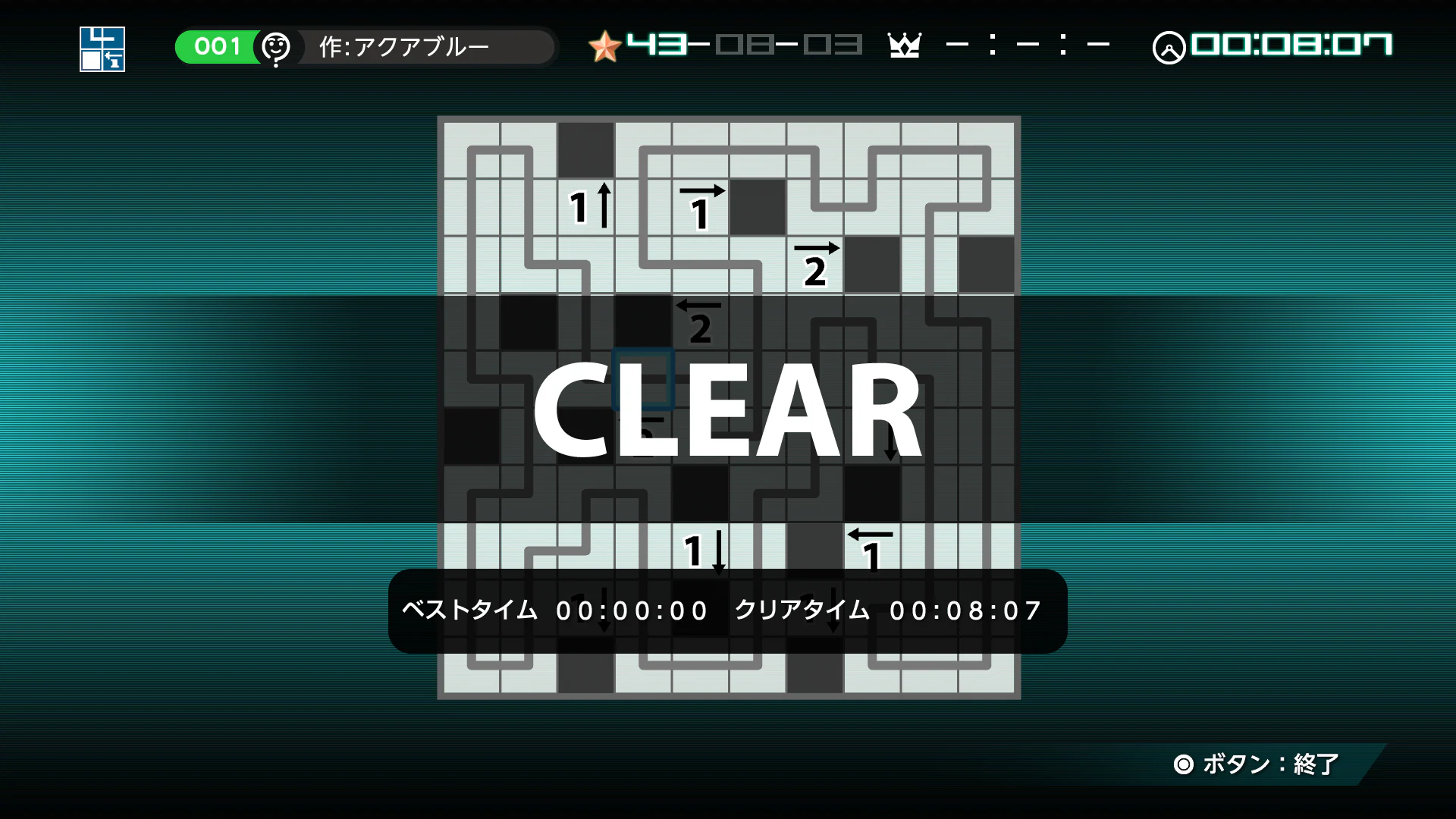Select the left-arrow clue marked 2 in the grid
The width and height of the screenshot is (1456, 819).
(699, 320)
